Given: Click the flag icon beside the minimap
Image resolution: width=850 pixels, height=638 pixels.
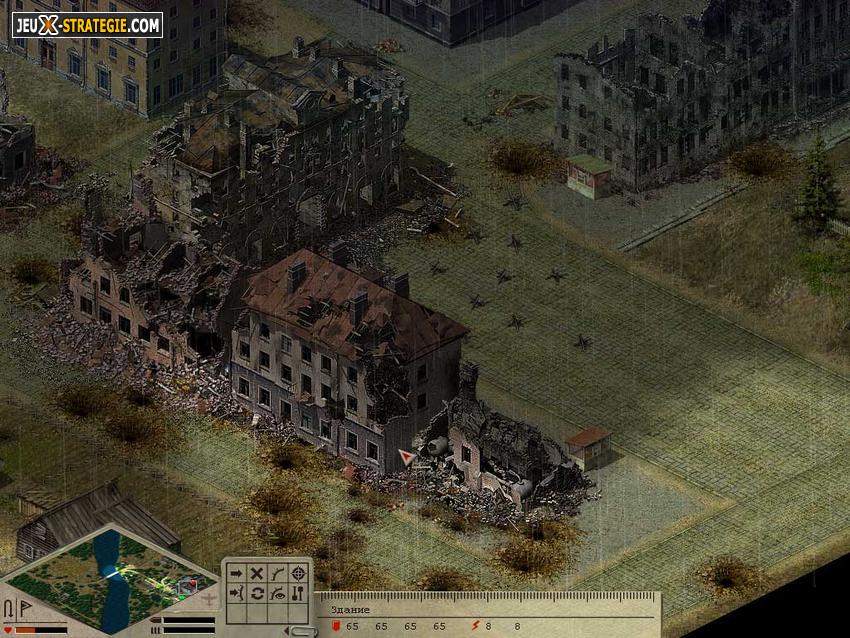Looking at the screenshot, I should click(x=25, y=609).
